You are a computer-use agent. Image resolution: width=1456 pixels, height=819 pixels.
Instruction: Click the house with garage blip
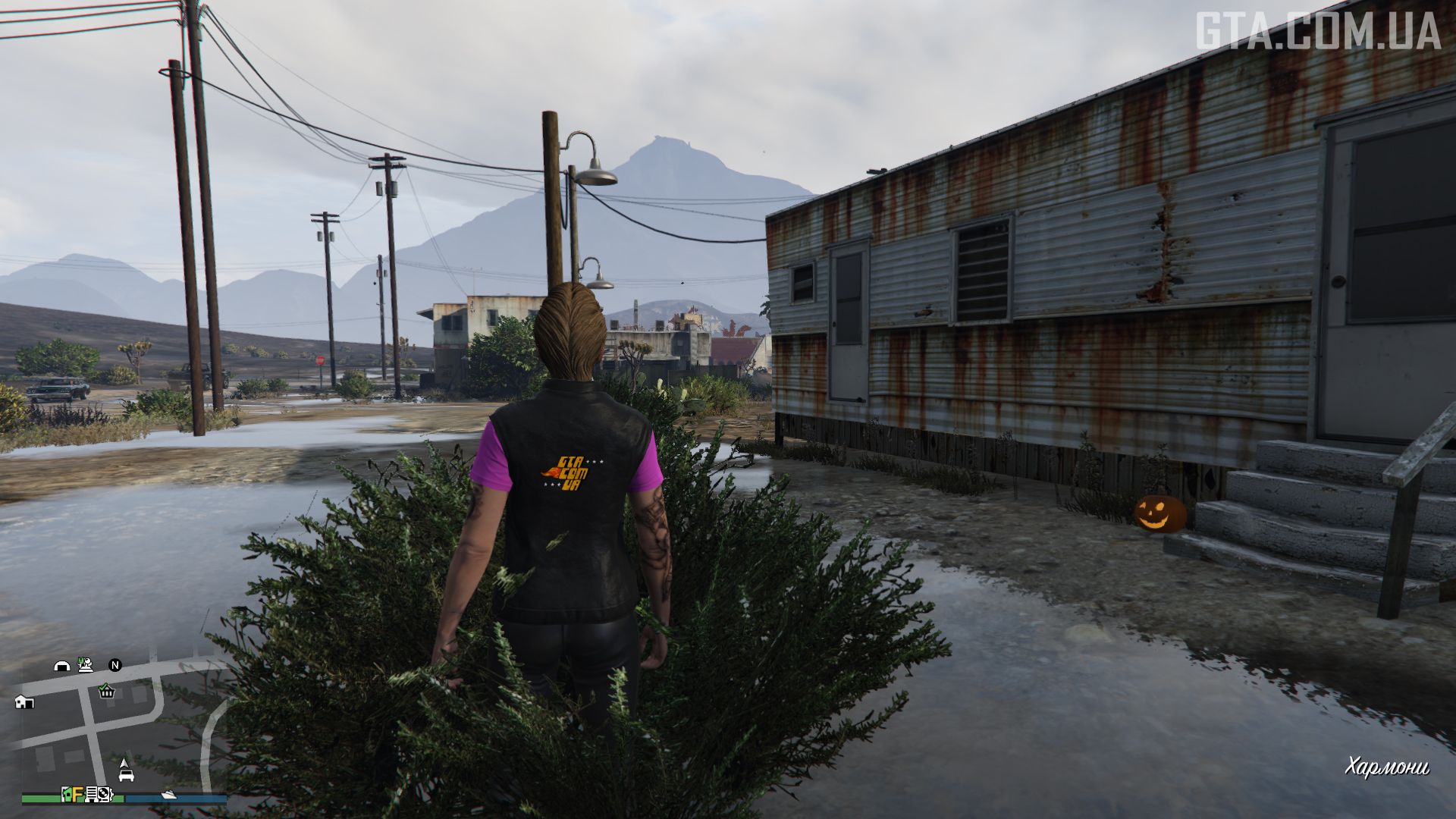pyautogui.click(x=24, y=701)
